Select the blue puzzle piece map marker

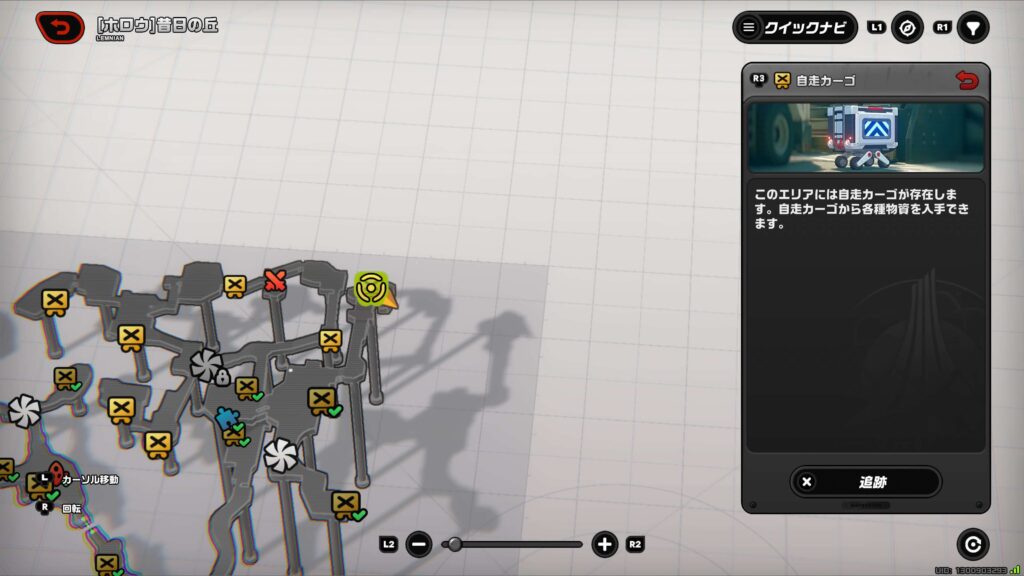[226, 419]
